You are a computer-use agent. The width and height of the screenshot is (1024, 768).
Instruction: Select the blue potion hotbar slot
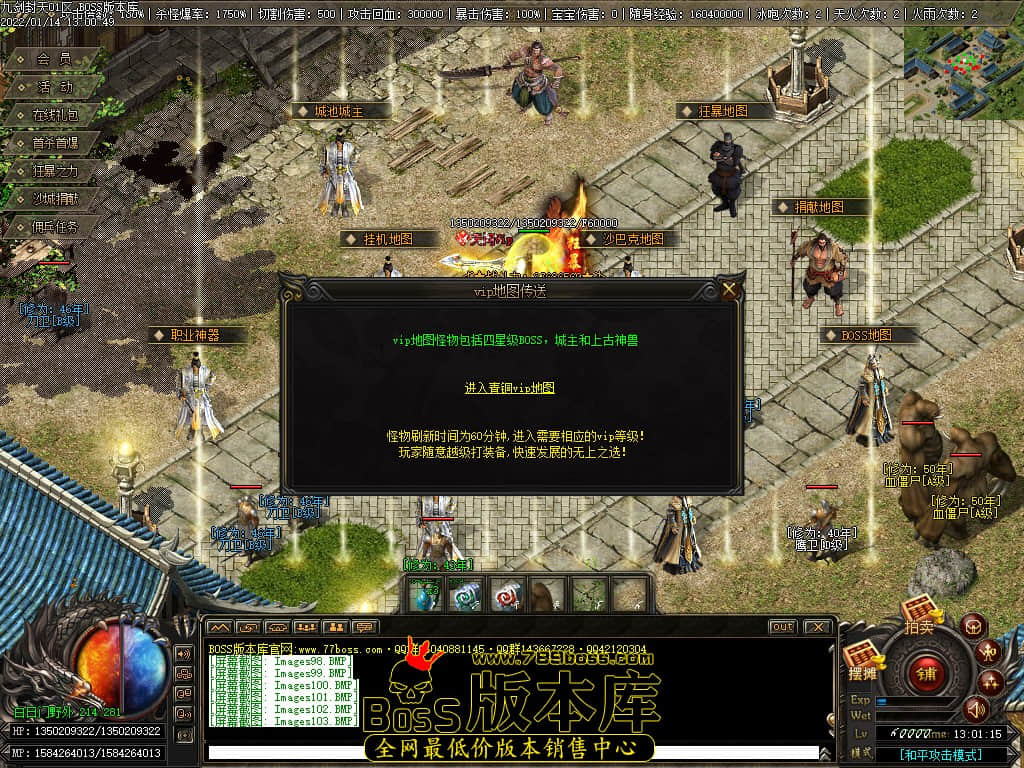point(425,595)
